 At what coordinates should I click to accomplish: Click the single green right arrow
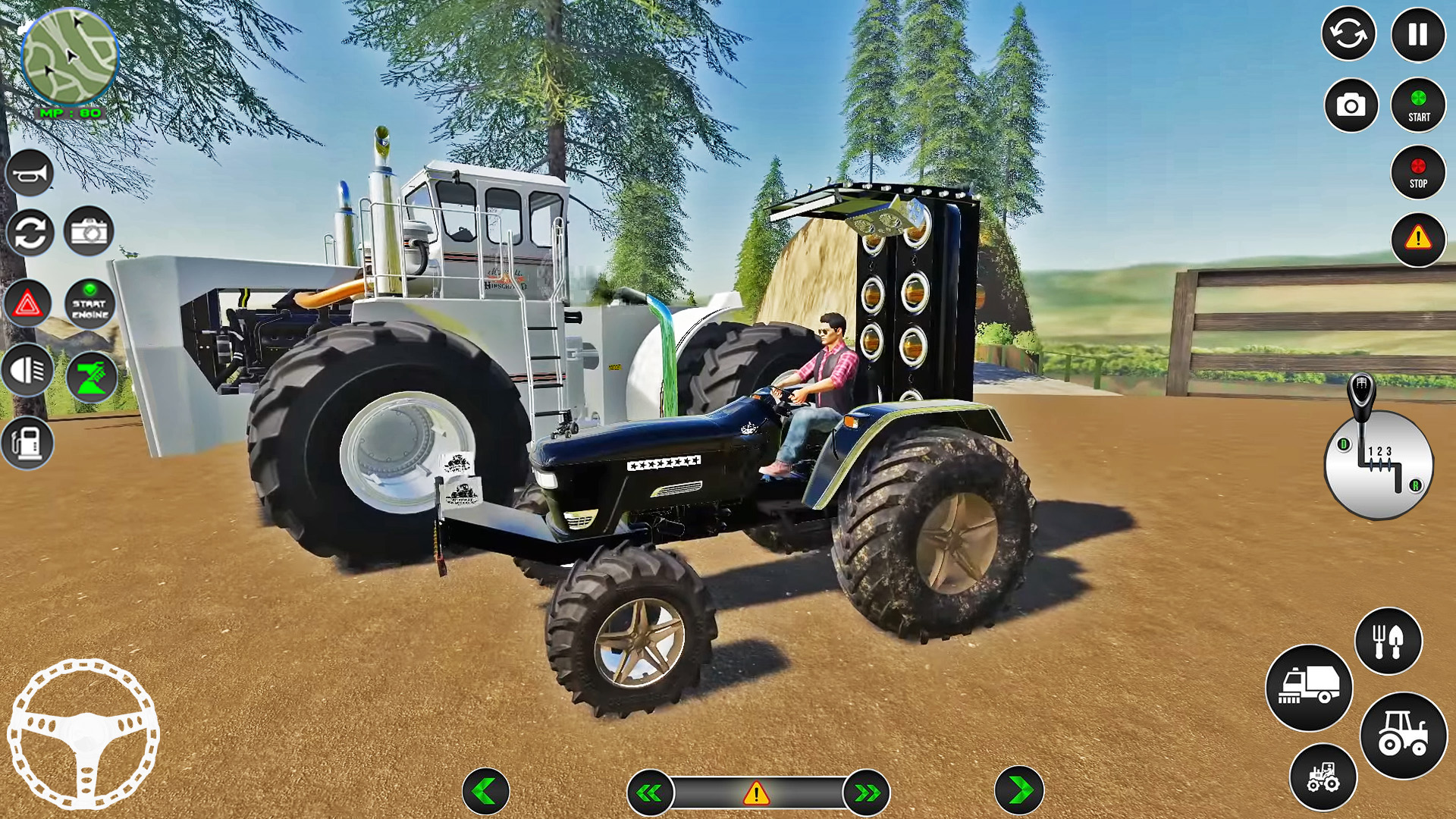[1019, 791]
